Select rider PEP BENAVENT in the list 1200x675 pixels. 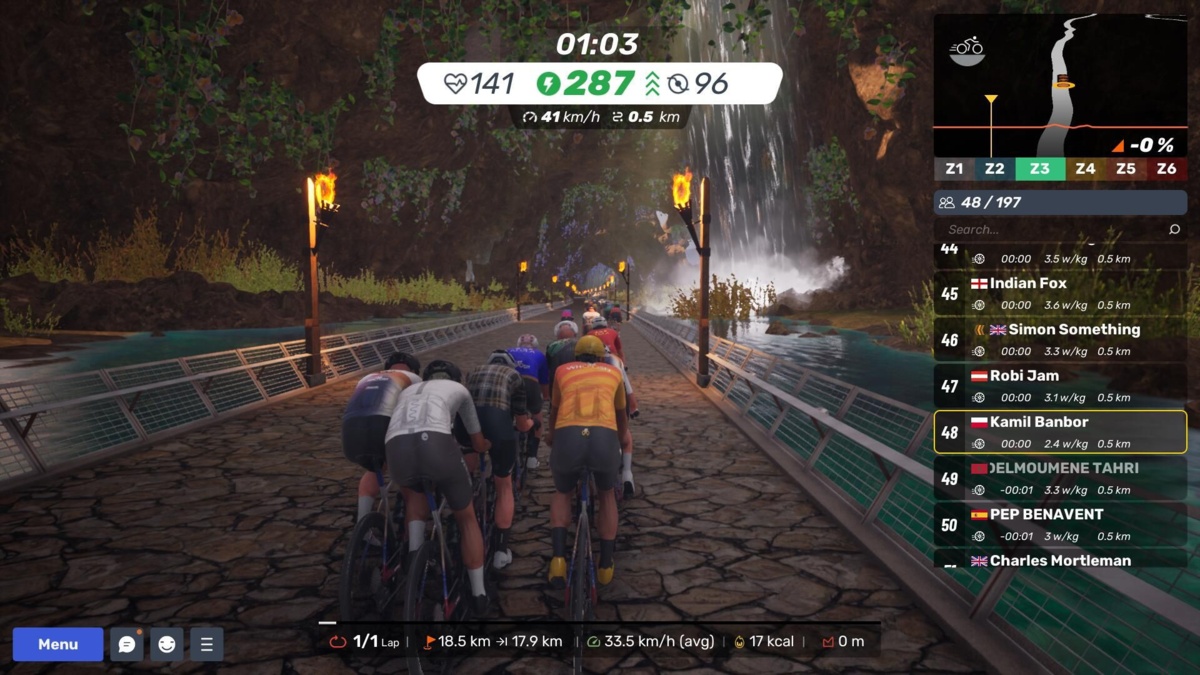(1060, 524)
